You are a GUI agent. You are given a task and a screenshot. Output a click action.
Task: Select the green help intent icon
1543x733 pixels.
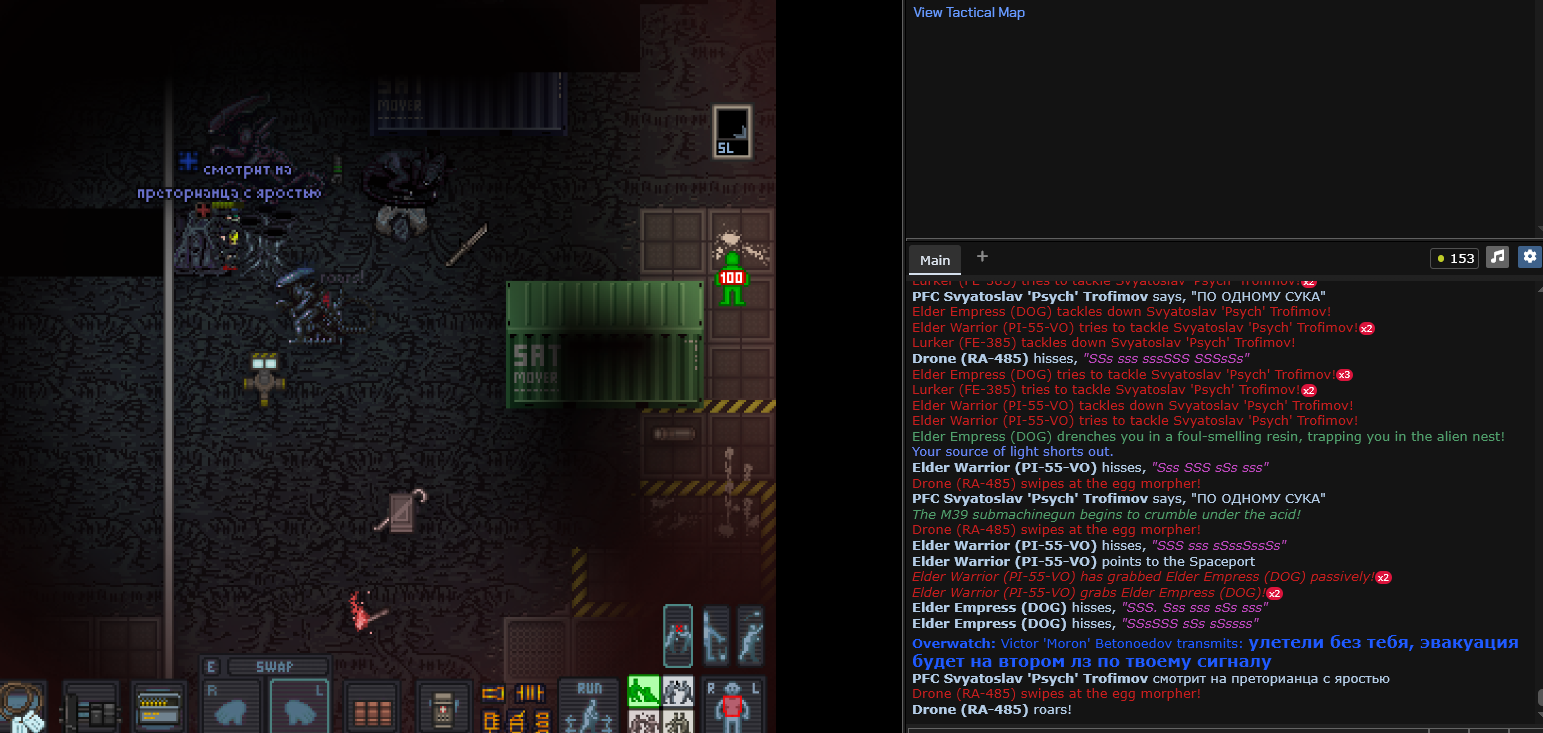tap(642, 690)
